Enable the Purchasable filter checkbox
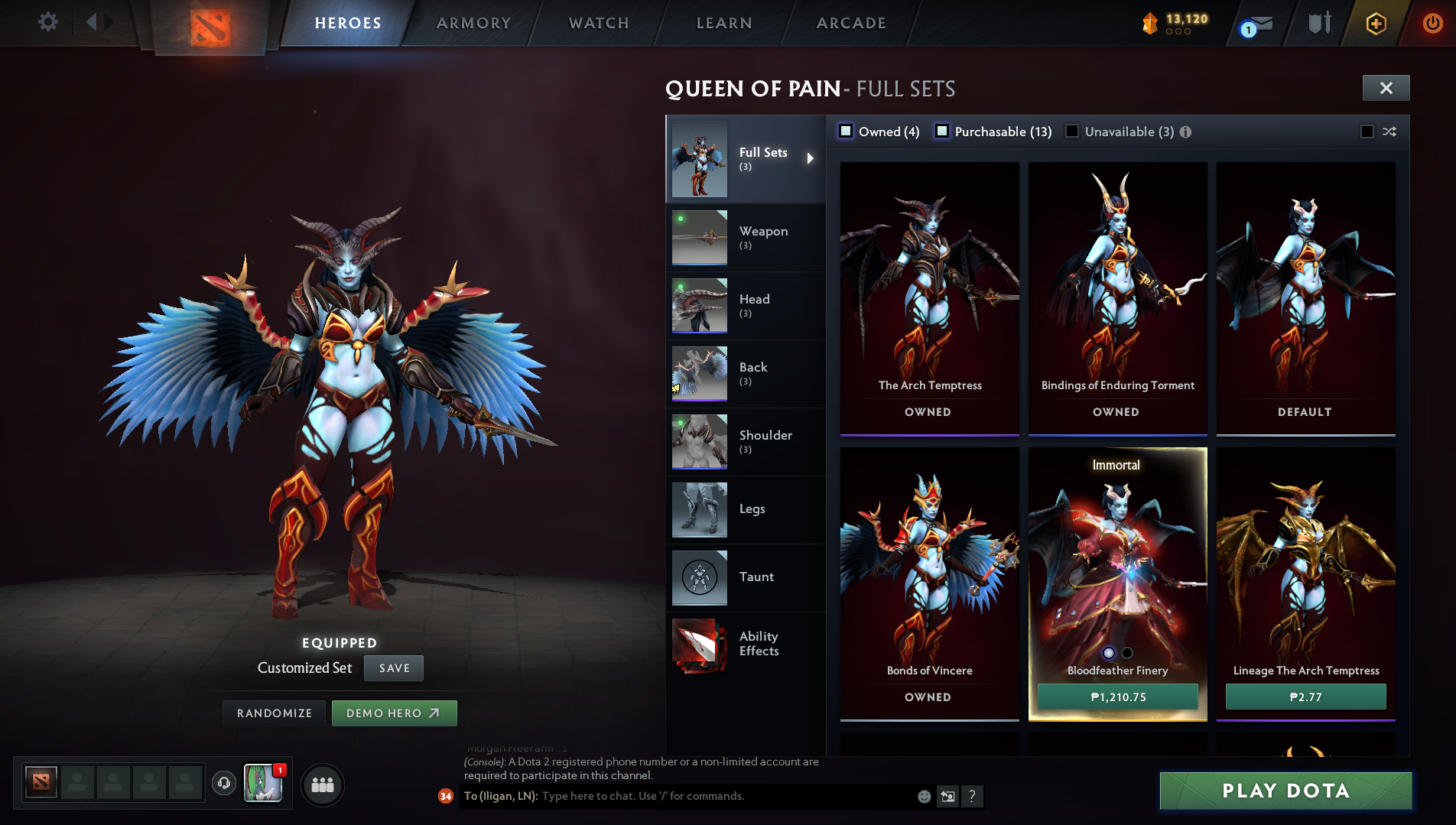The height and width of the screenshot is (825, 1456). tap(943, 131)
